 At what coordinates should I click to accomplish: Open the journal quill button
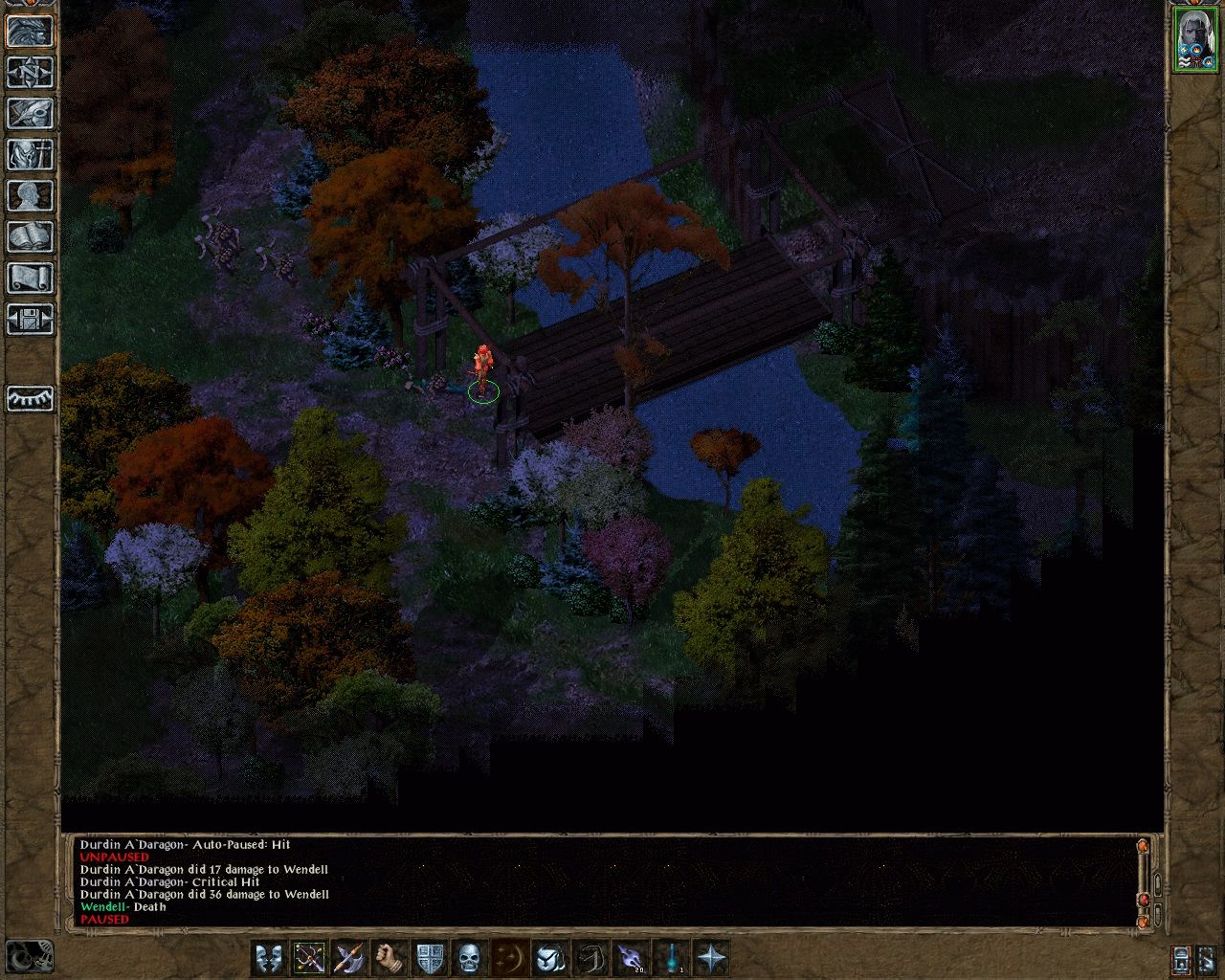(30, 113)
